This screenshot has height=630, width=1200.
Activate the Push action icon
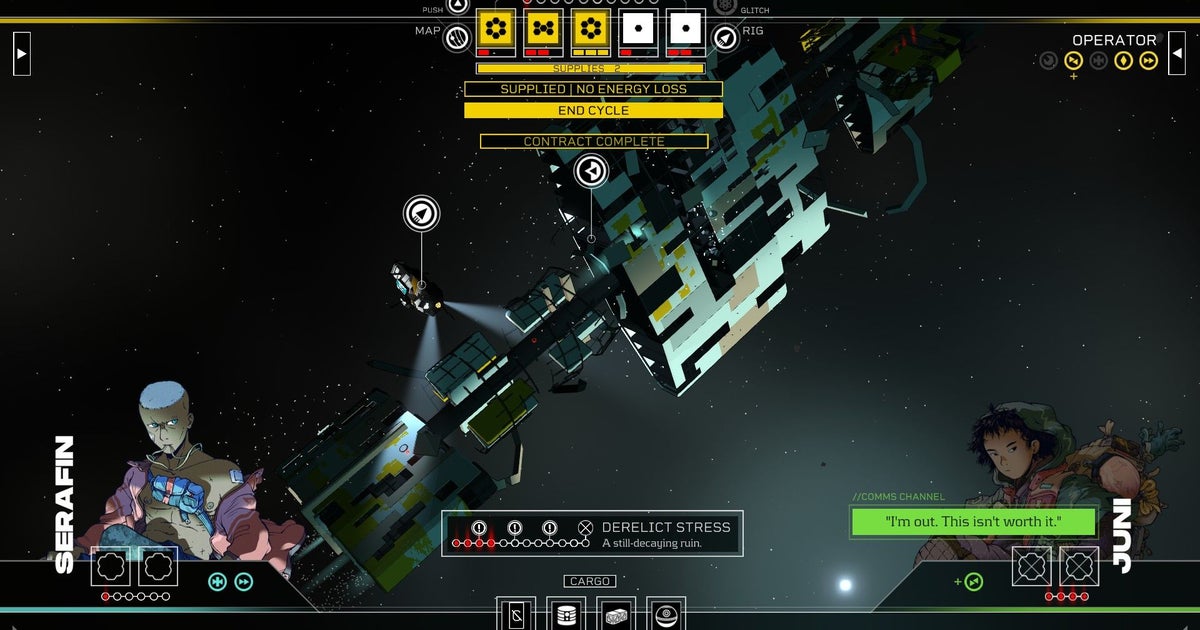pyautogui.click(x=457, y=6)
